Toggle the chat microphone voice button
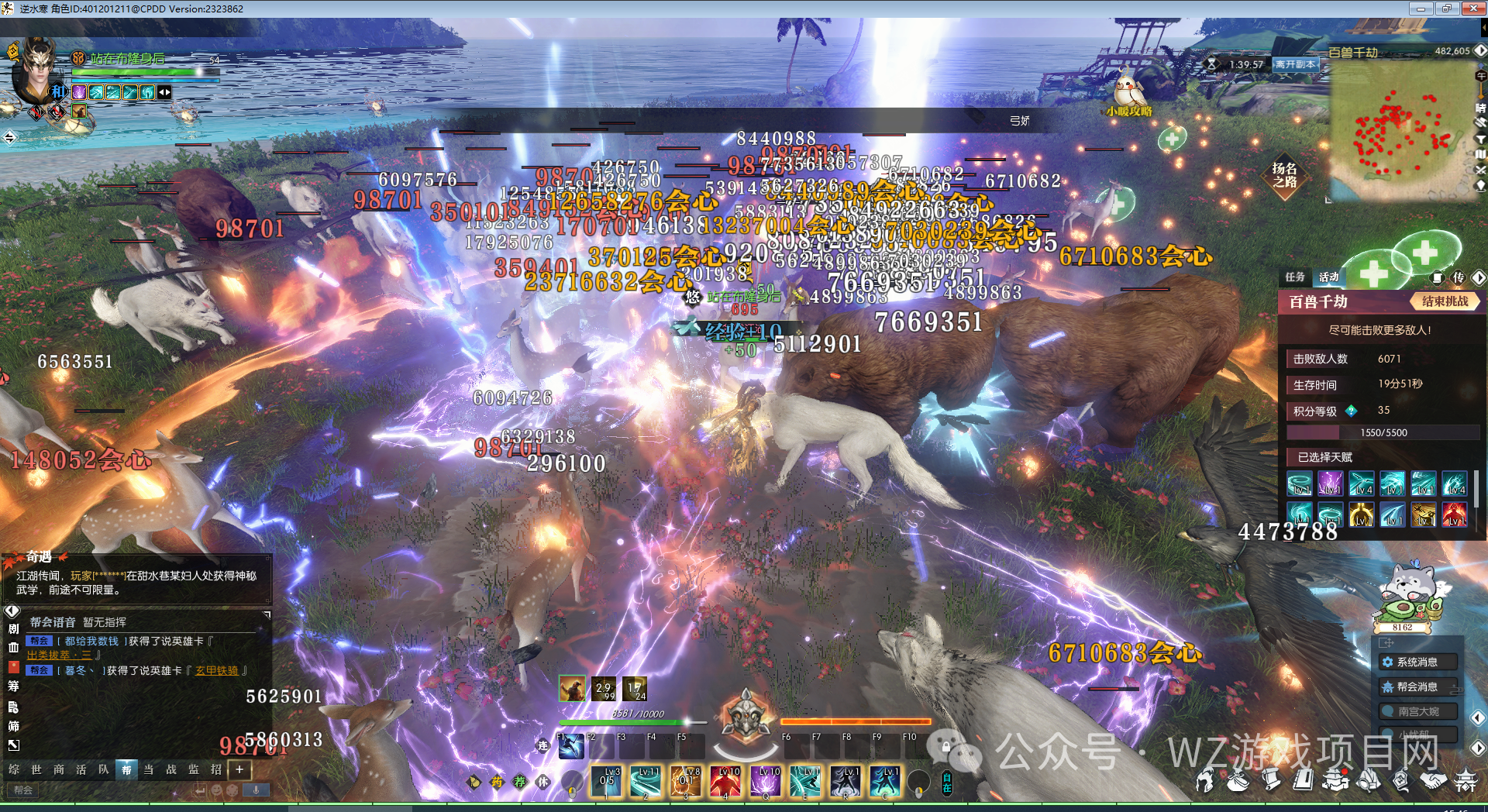Screen dimensions: 1488x812 pos(256,790)
